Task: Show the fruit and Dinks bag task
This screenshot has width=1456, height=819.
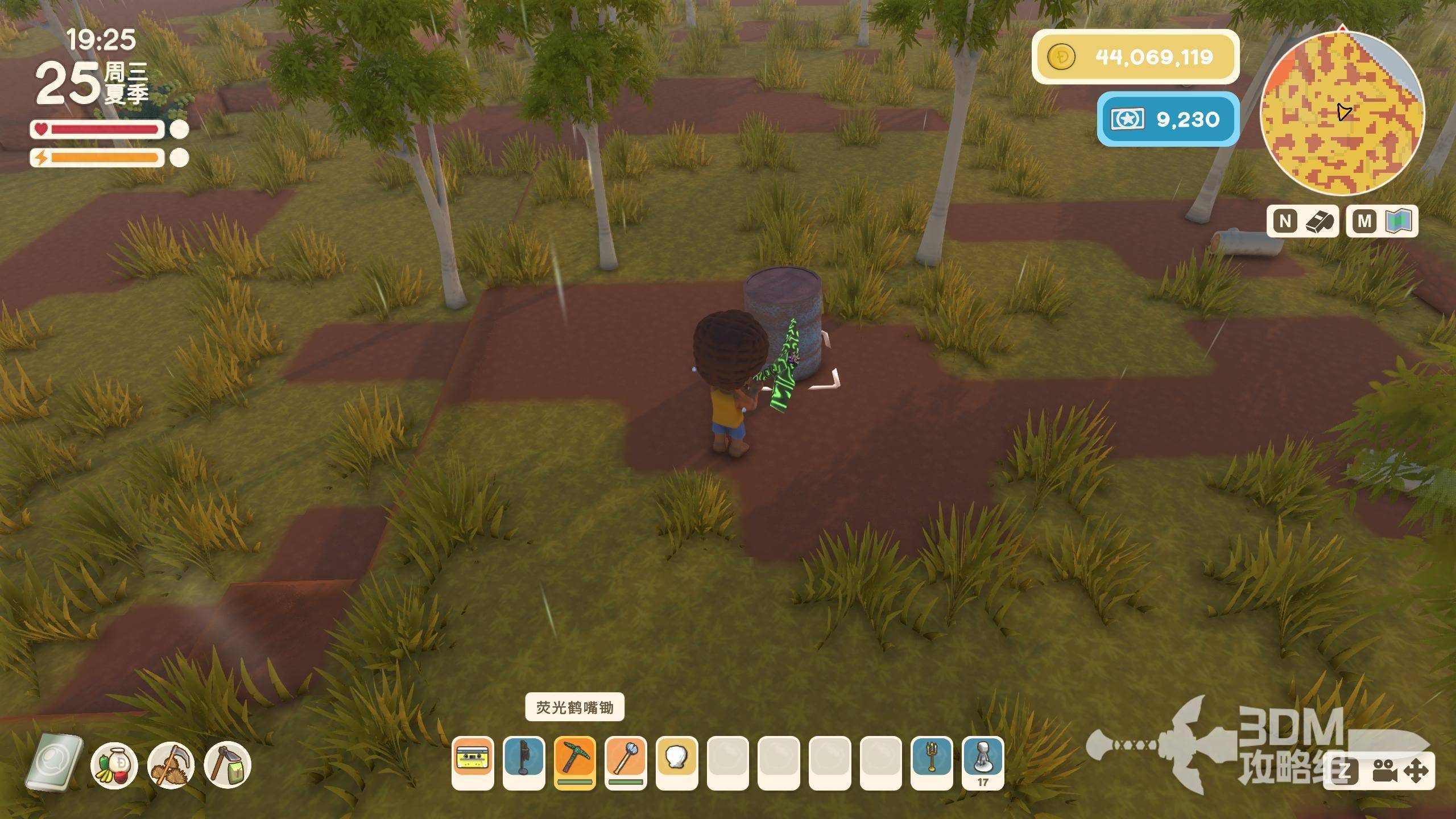Action: [x=114, y=765]
